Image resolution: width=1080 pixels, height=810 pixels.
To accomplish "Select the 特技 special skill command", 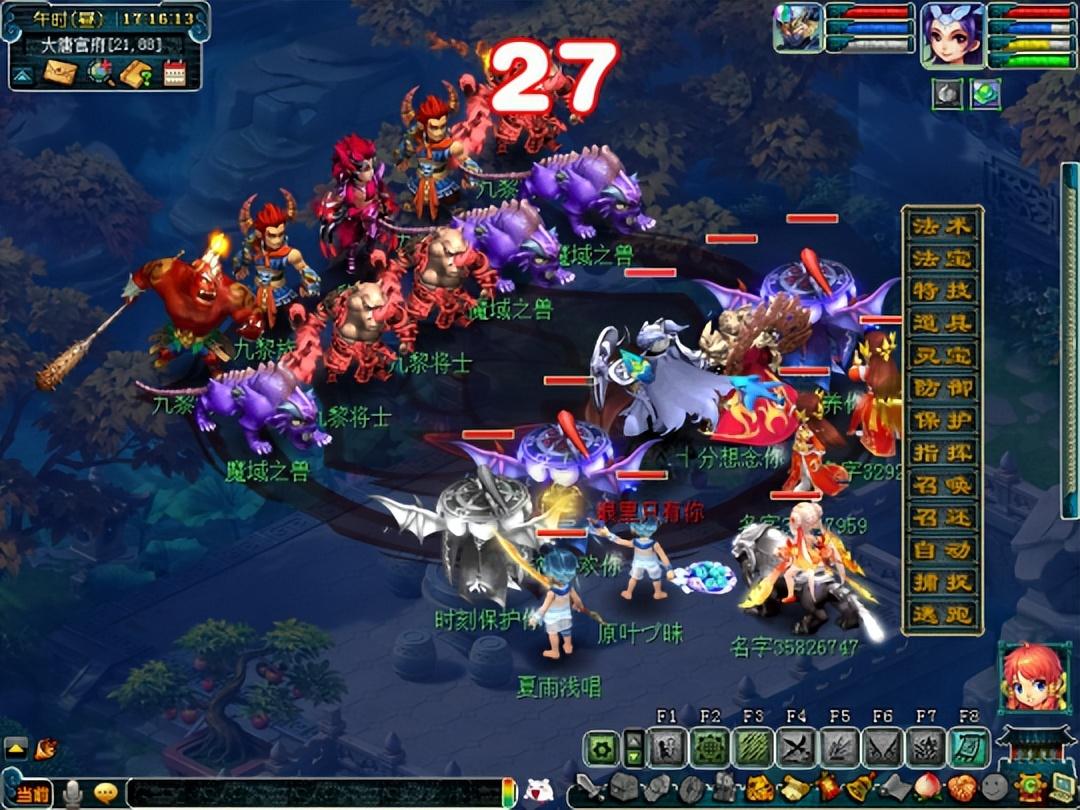I will click(942, 291).
